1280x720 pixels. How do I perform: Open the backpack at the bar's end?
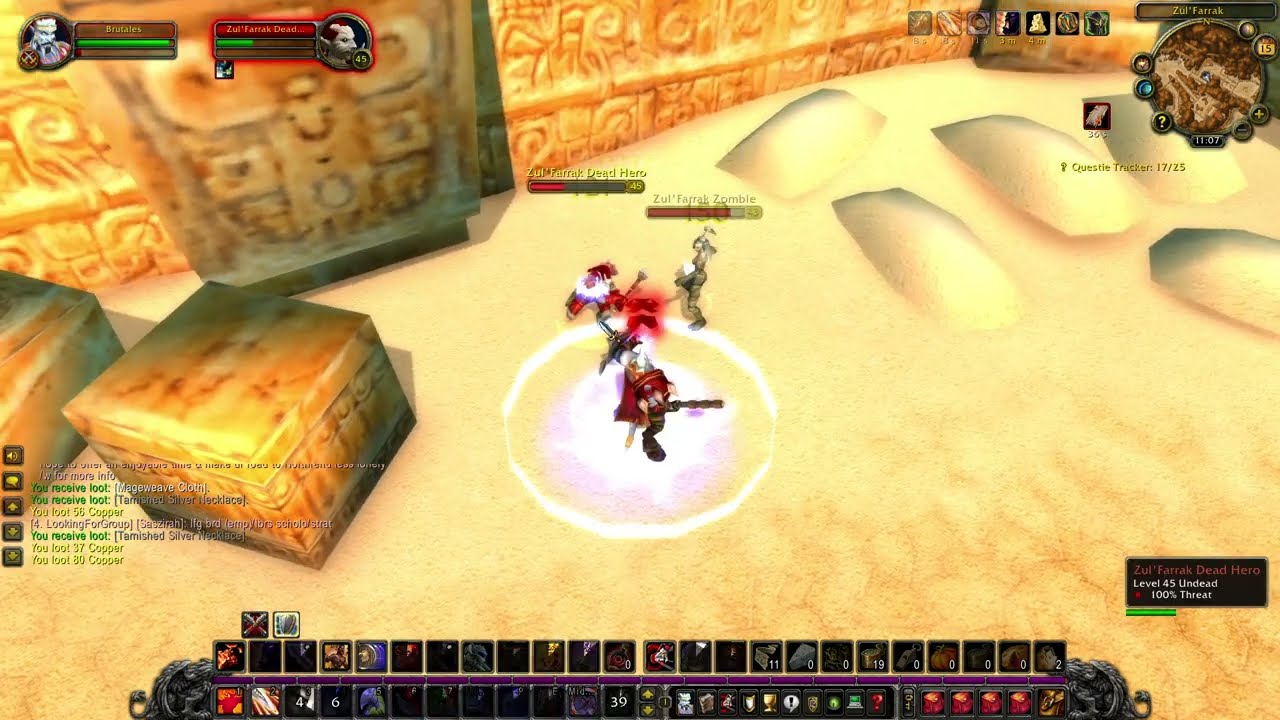click(1051, 702)
